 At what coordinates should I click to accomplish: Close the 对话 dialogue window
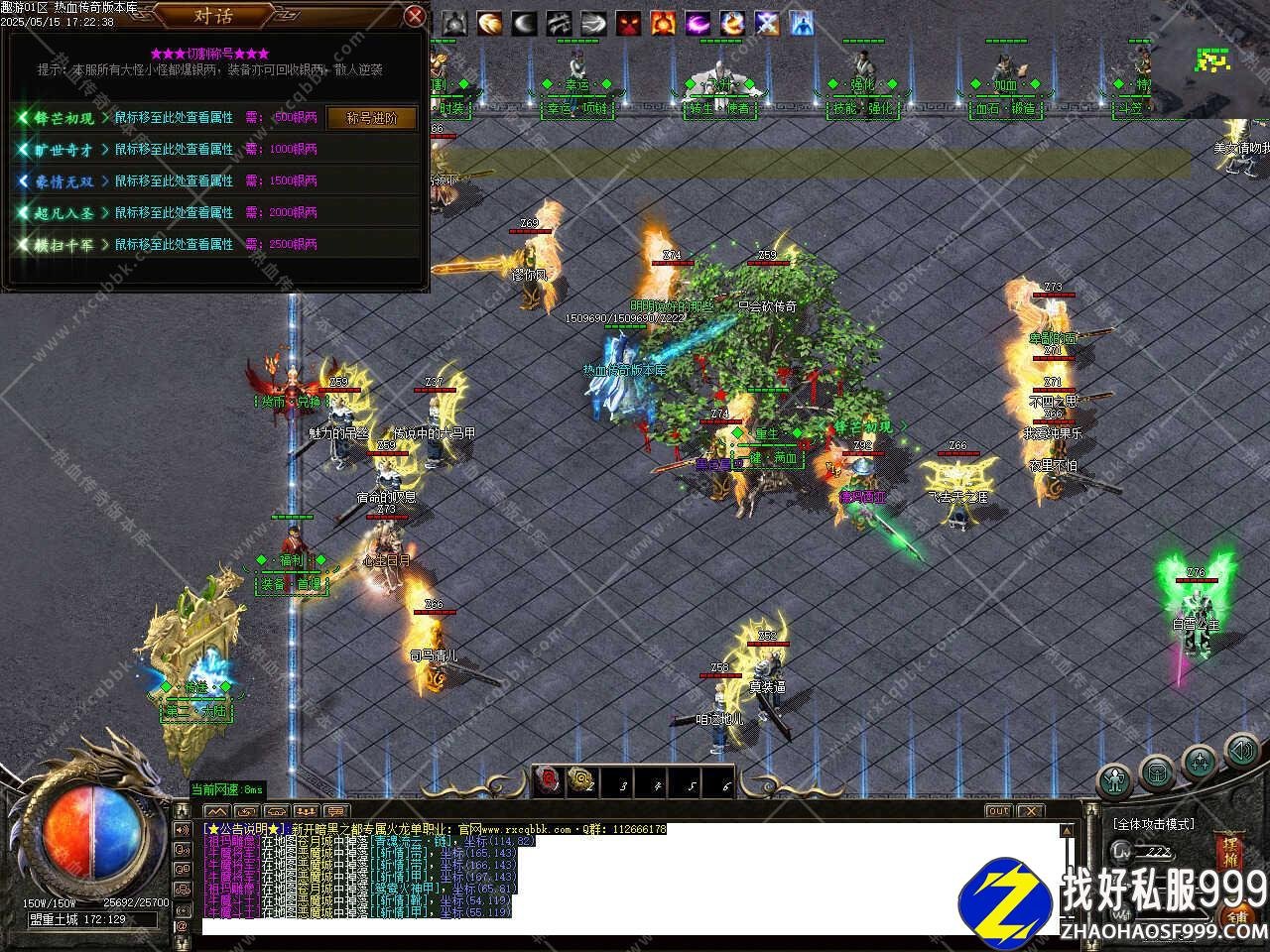416,16
